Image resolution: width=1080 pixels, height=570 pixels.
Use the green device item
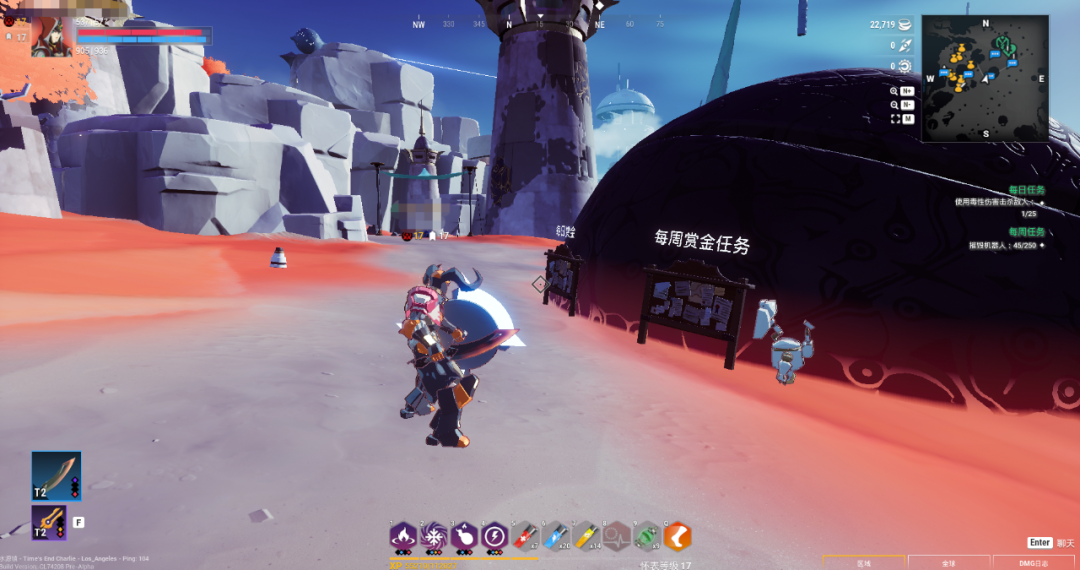click(x=648, y=537)
